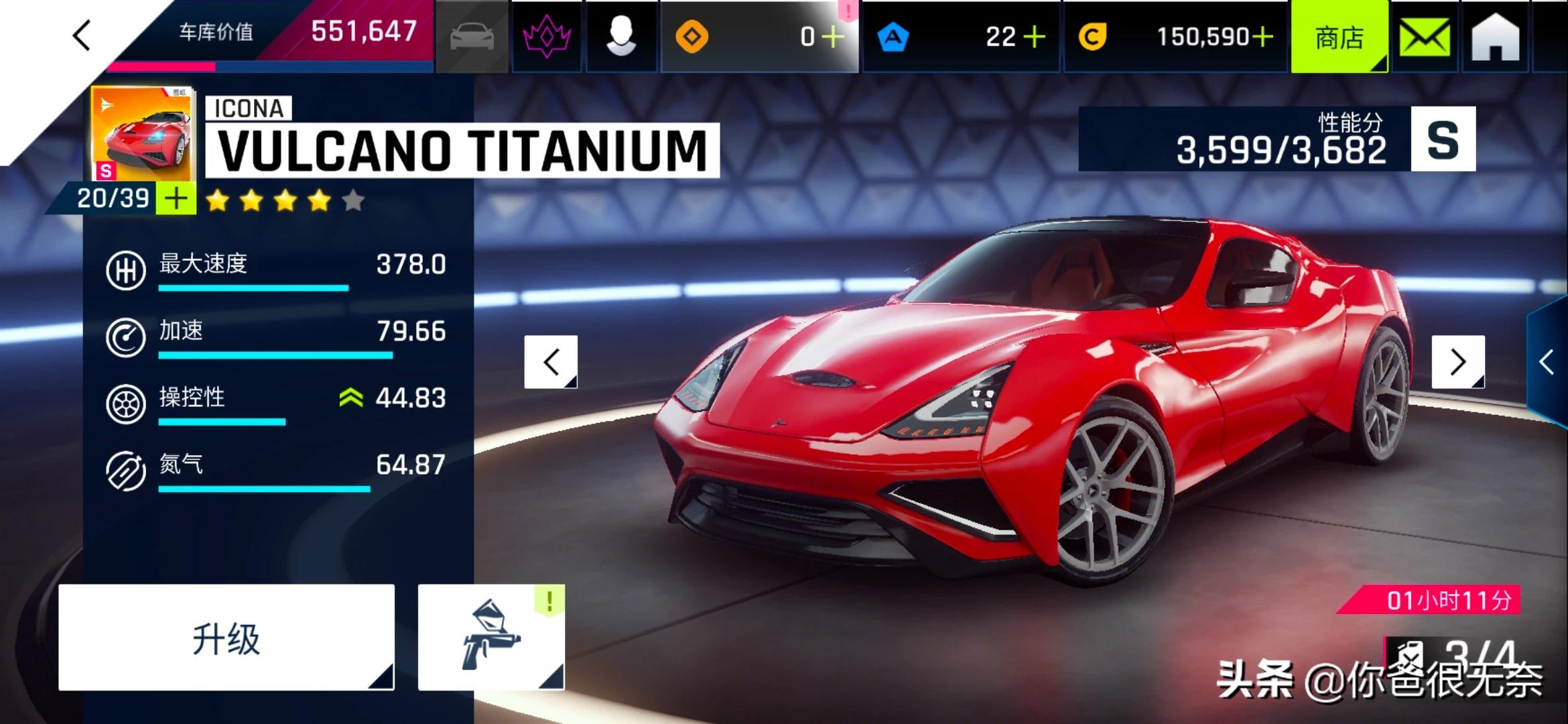This screenshot has height=724, width=1568.
Task: Expand the right-edge side panel arrow
Action: click(1547, 362)
